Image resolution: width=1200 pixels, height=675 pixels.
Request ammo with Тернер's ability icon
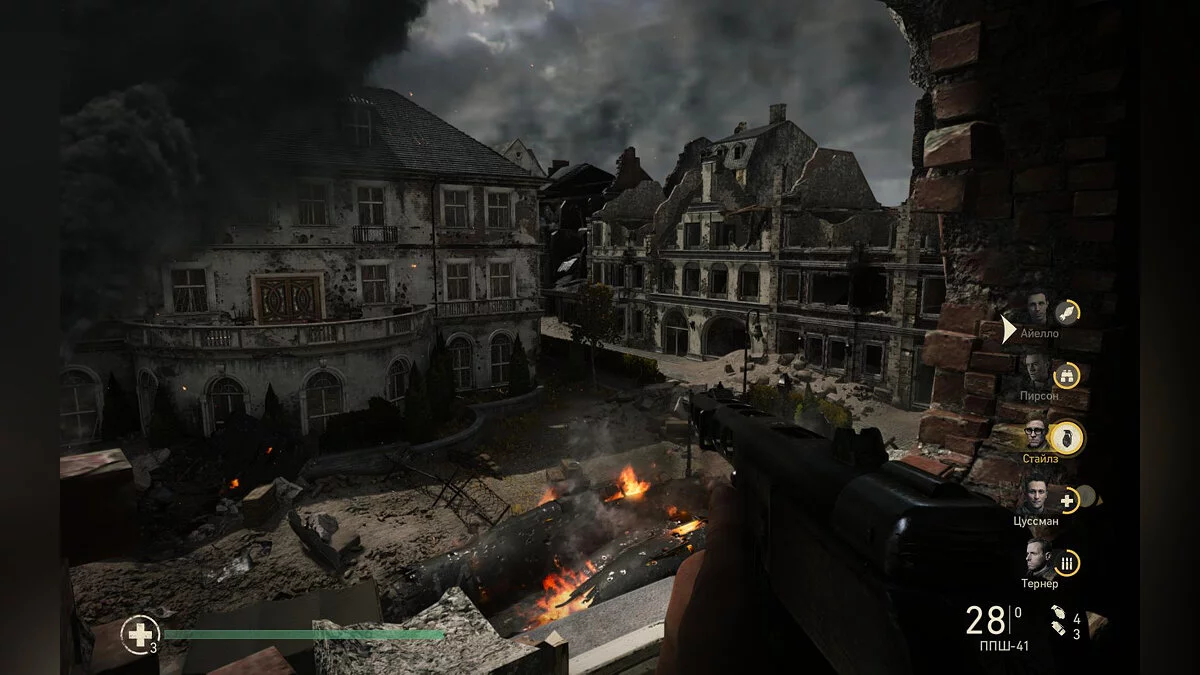pyautogui.click(x=1068, y=563)
